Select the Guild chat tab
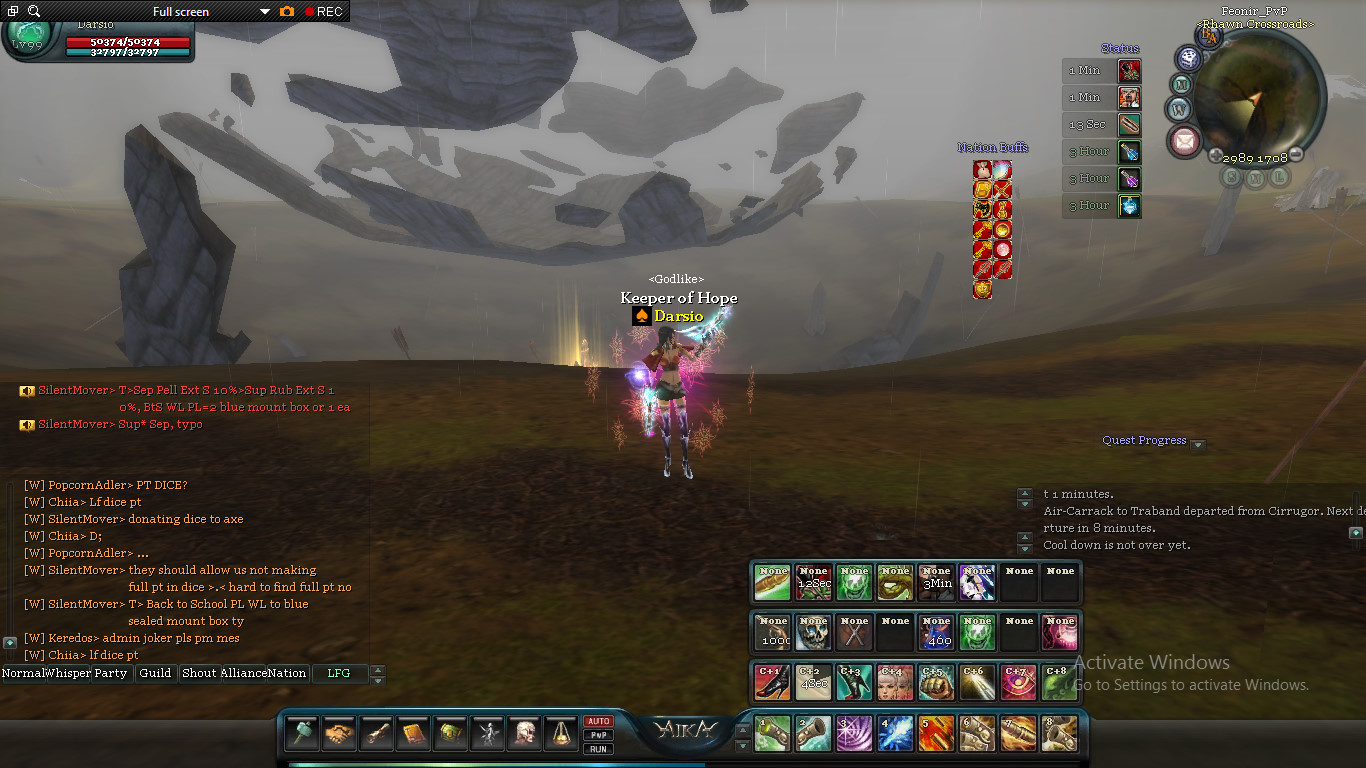The width and height of the screenshot is (1366, 768). [x=155, y=673]
